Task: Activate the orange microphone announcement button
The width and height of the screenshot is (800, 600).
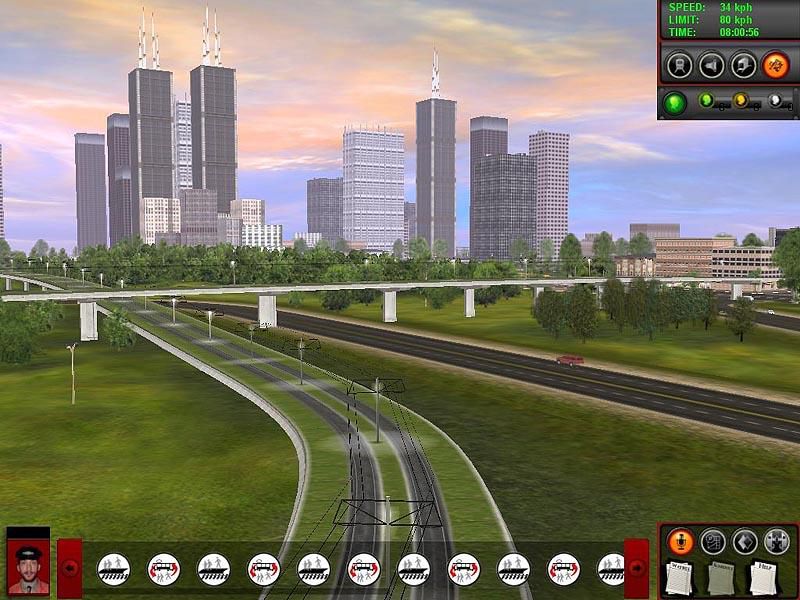Action: click(x=680, y=541)
